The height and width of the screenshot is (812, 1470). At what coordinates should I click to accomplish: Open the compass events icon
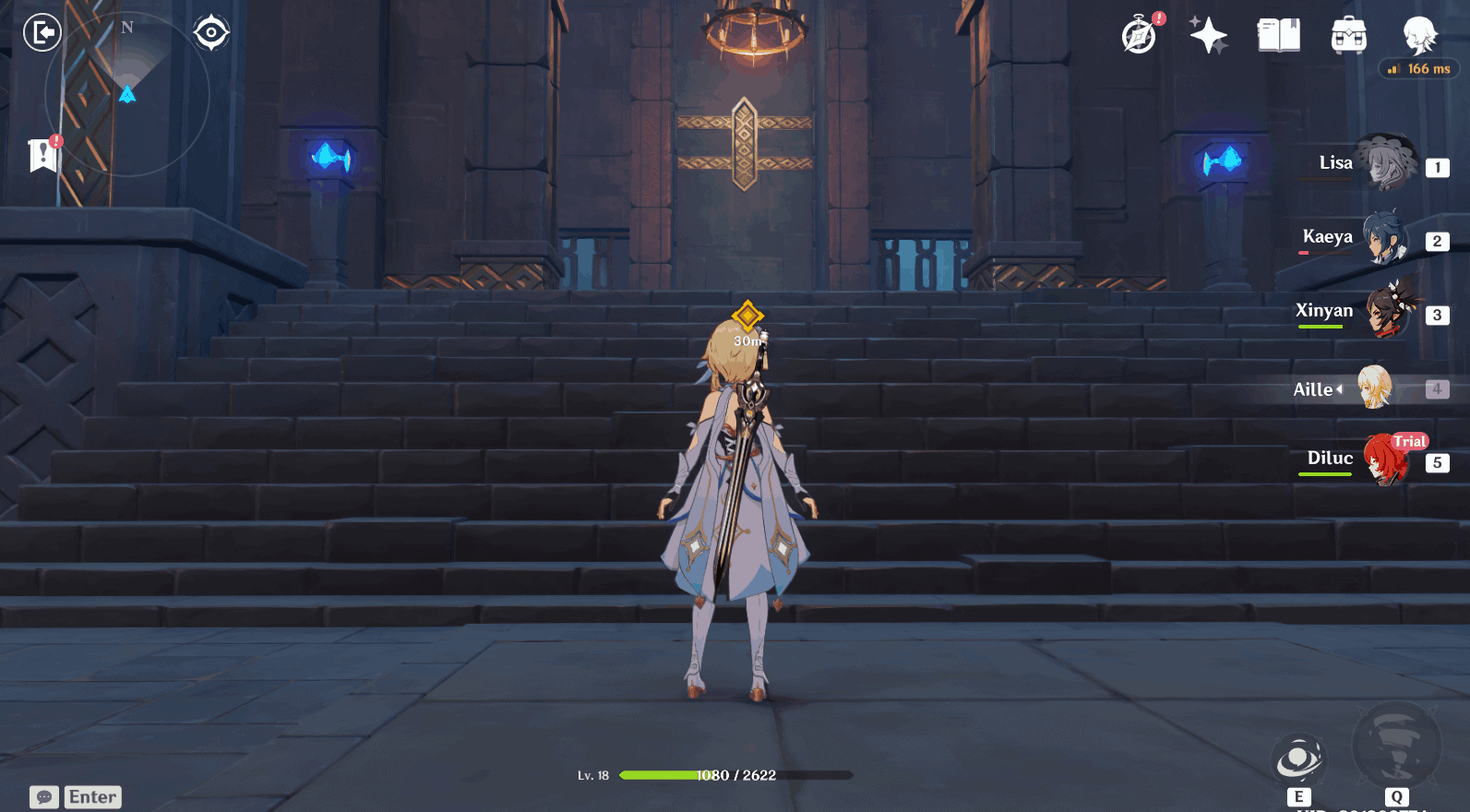pyautogui.click(x=1140, y=36)
